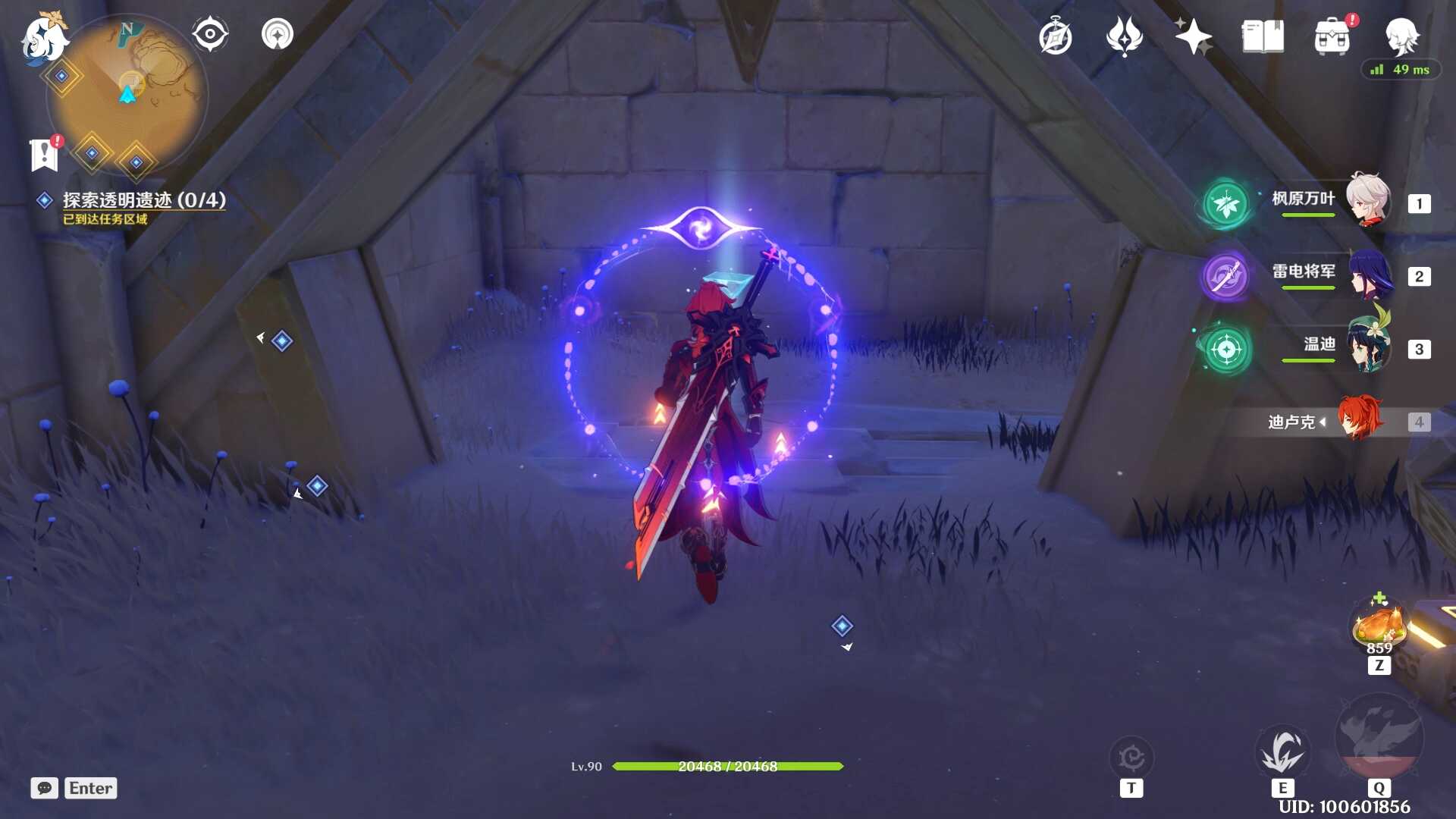Open the adventurer handbook book icon
The width and height of the screenshot is (1456, 819).
click(x=1263, y=36)
